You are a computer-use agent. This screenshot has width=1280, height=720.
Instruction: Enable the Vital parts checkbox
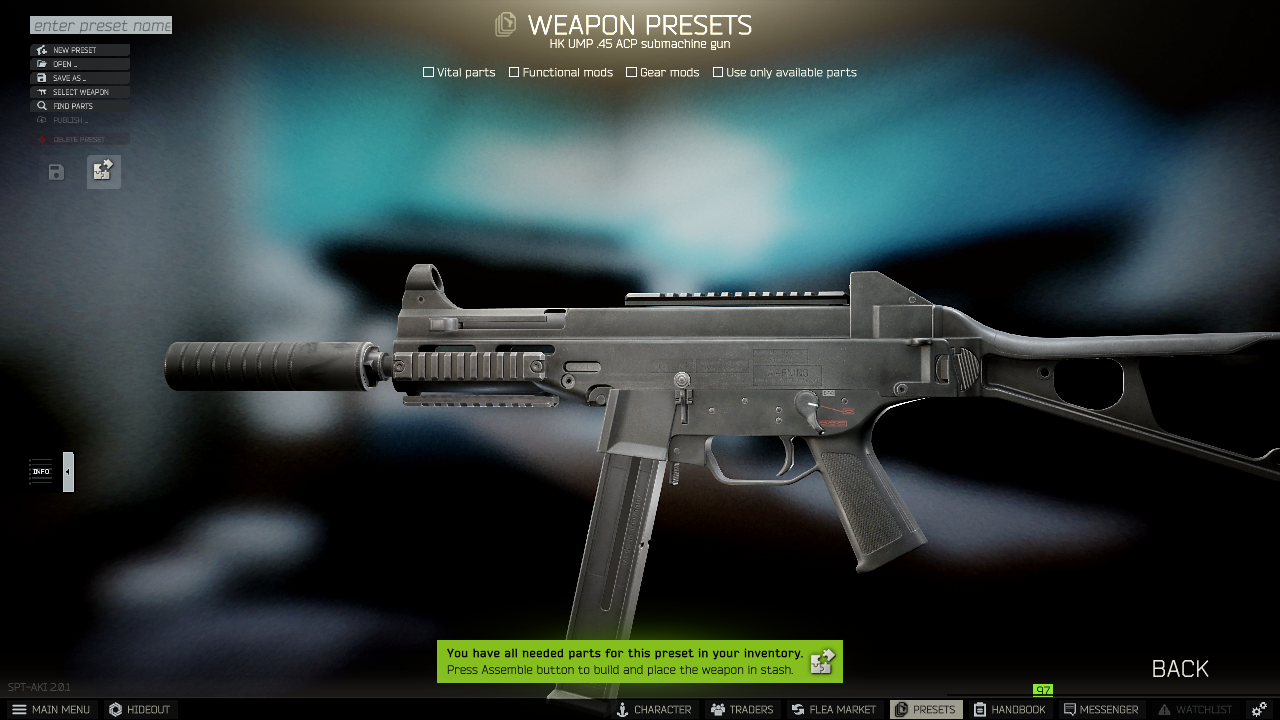pyautogui.click(x=427, y=71)
